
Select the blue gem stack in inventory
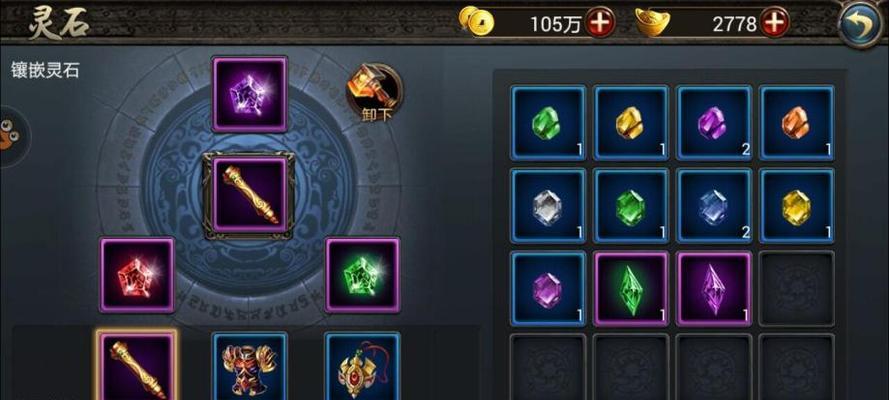(x=714, y=206)
